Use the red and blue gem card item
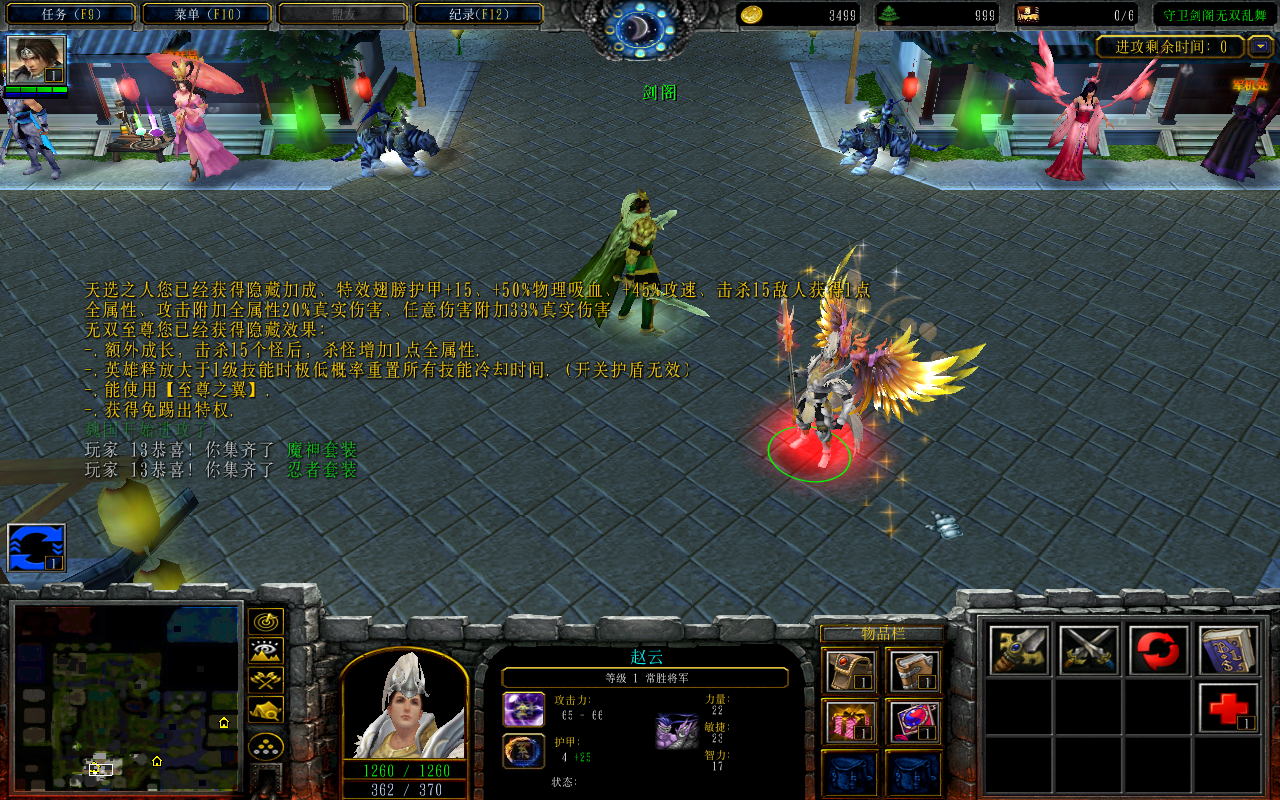 [x=914, y=722]
